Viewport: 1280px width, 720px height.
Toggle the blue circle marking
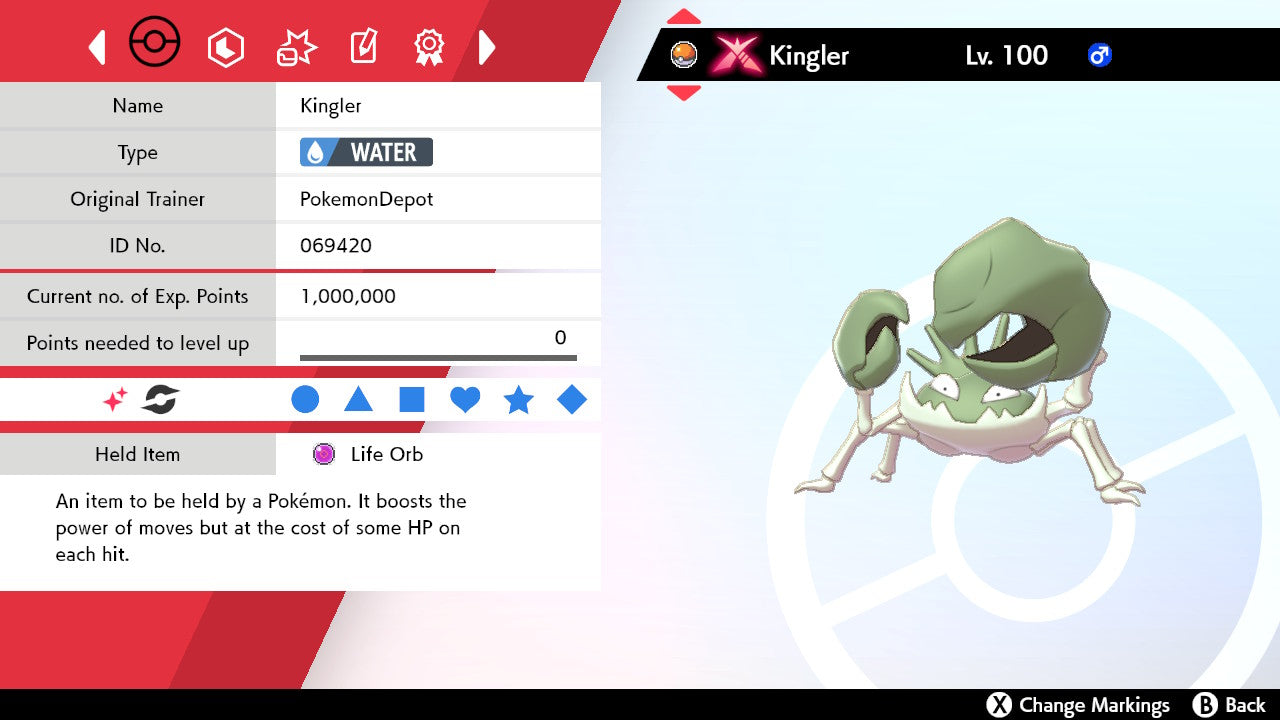click(x=305, y=400)
